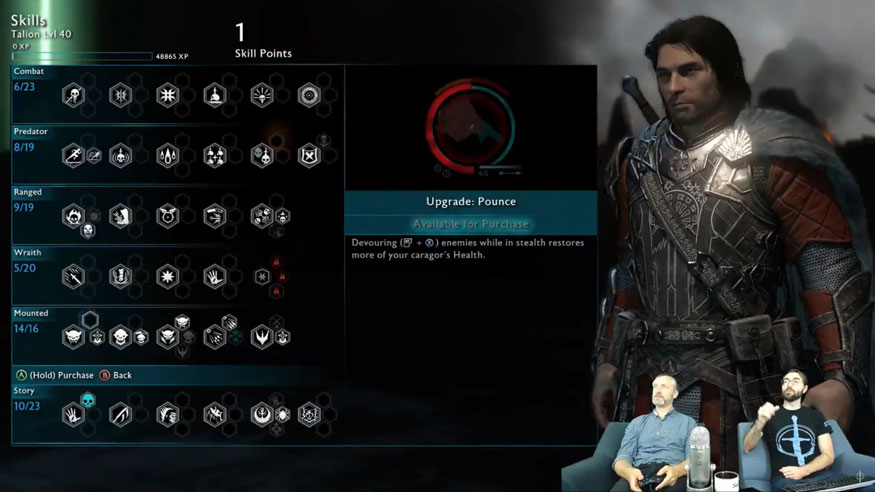The width and height of the screenshot is (875, 492).
Task: Pick the running figure Predator skill
Action: [x=73, y=156]
